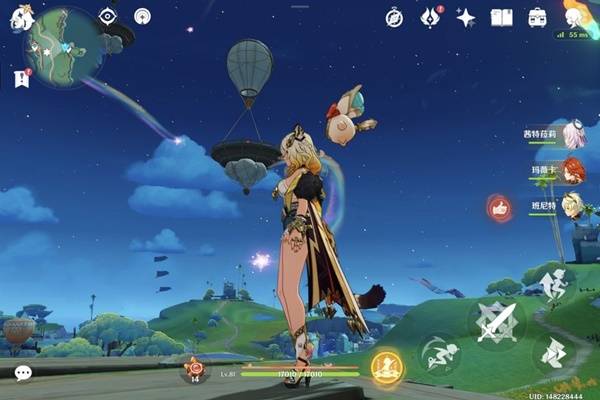Viewport: 600px width, 400px height.
Task: Perform a normal attack with the sword button
Action: [x=496, y=322]
